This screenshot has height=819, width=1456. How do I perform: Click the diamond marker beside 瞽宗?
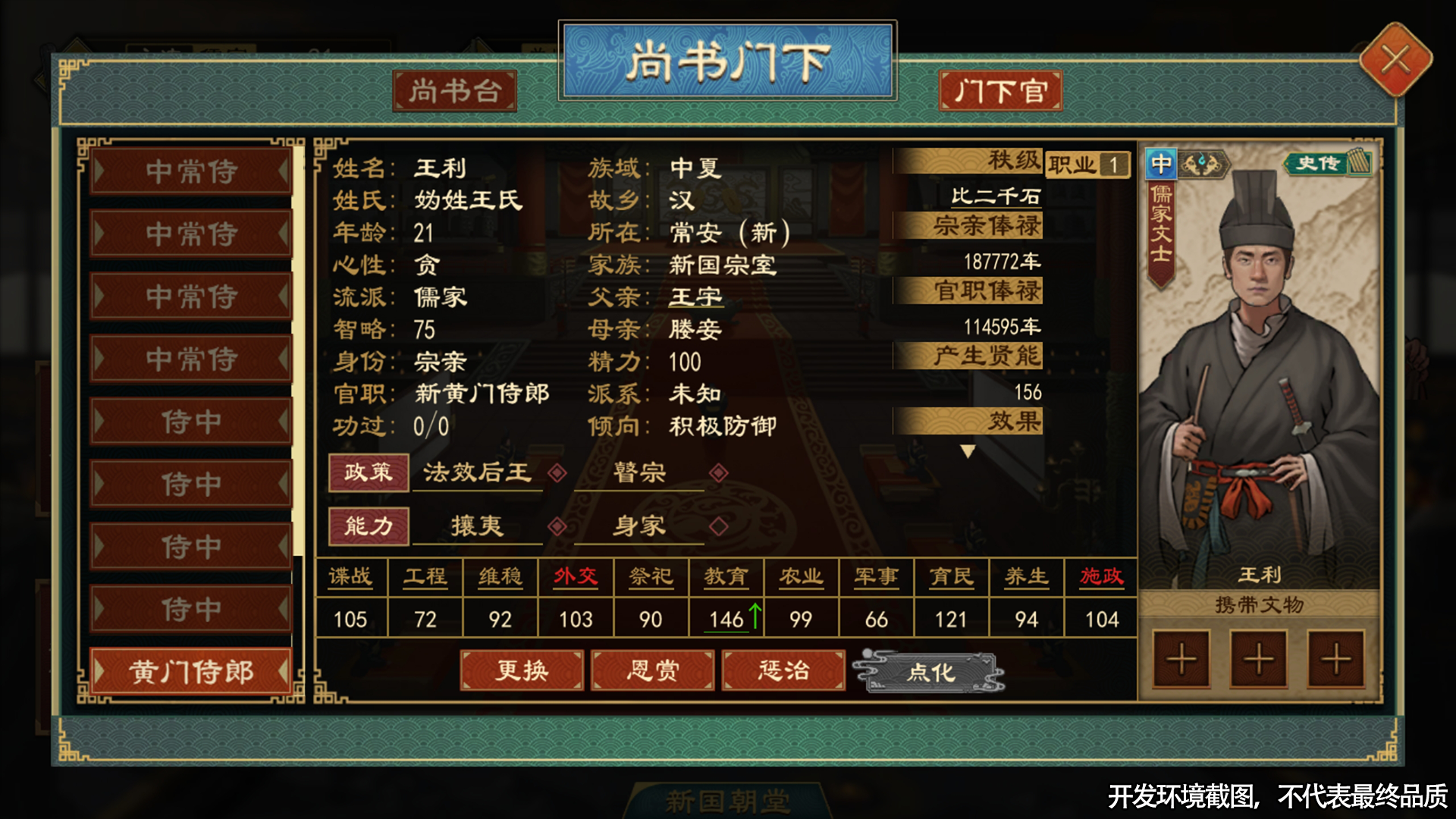pos(717,474)
